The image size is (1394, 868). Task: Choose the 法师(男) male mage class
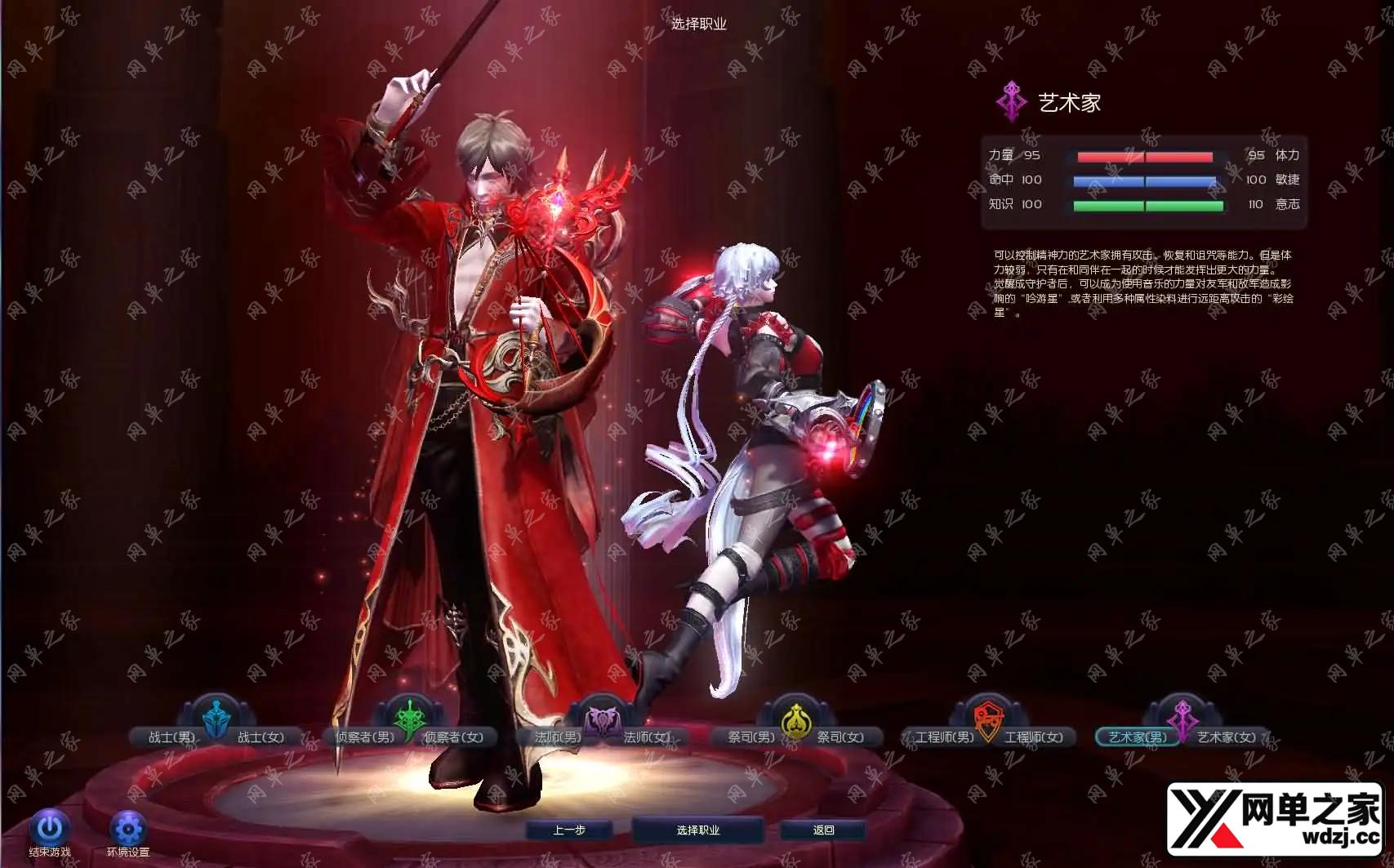coord(558,737)
